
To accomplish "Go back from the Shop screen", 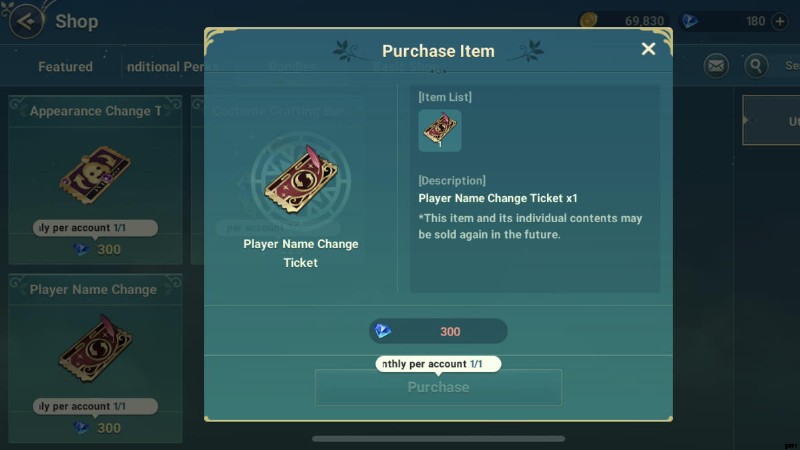I will coord(26,20).
